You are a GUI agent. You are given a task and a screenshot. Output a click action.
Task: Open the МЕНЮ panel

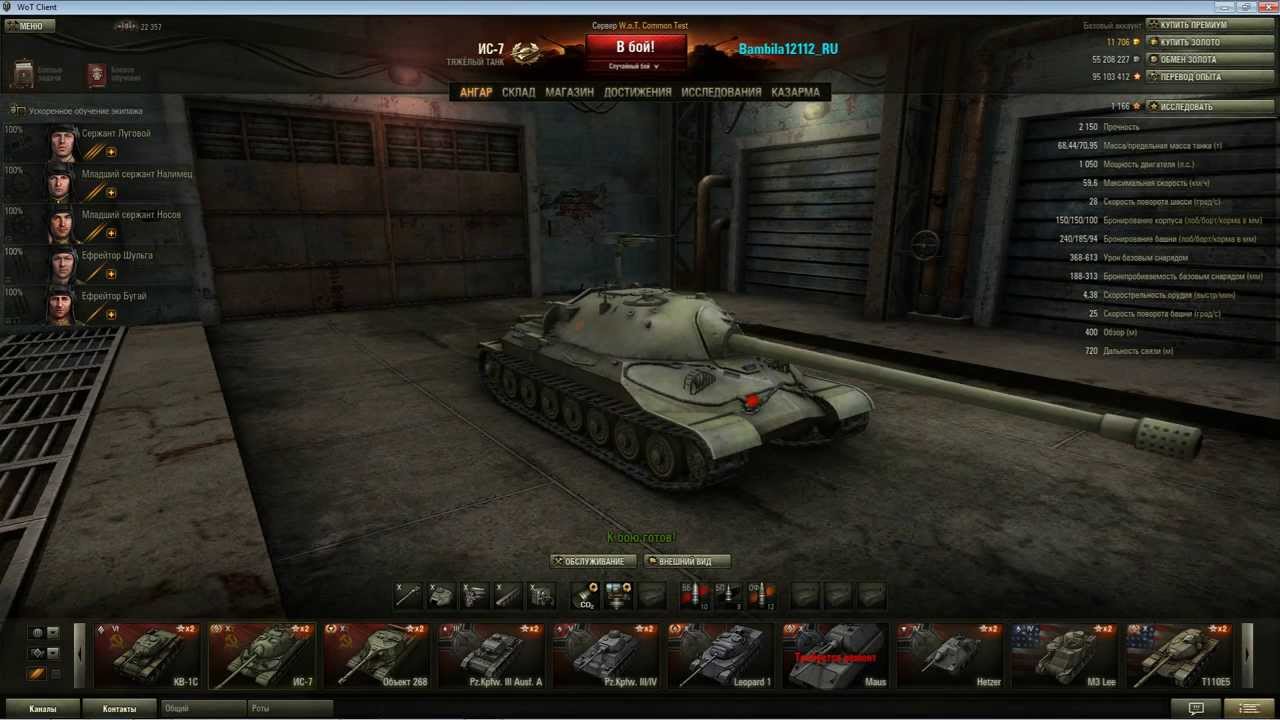coord(29,25)
